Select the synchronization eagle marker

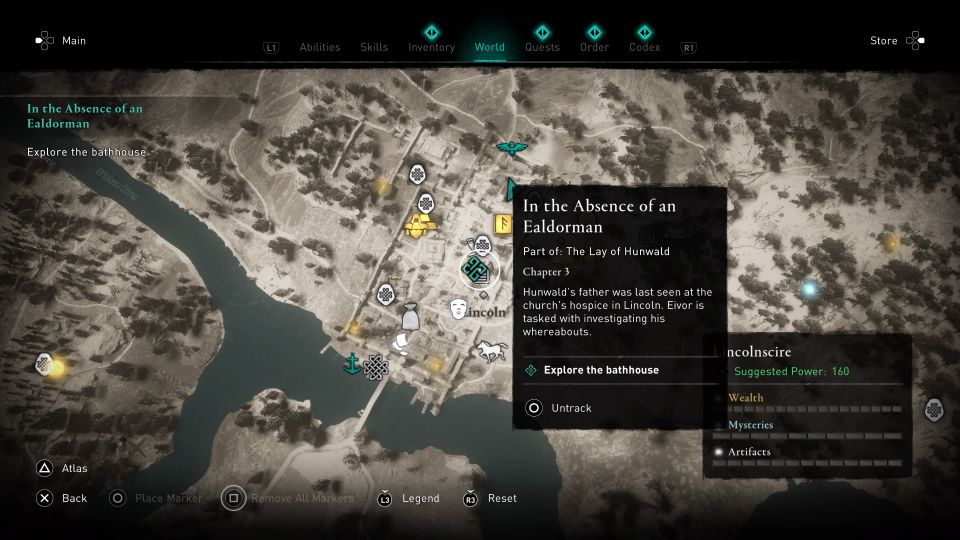[x=512, y=150]
